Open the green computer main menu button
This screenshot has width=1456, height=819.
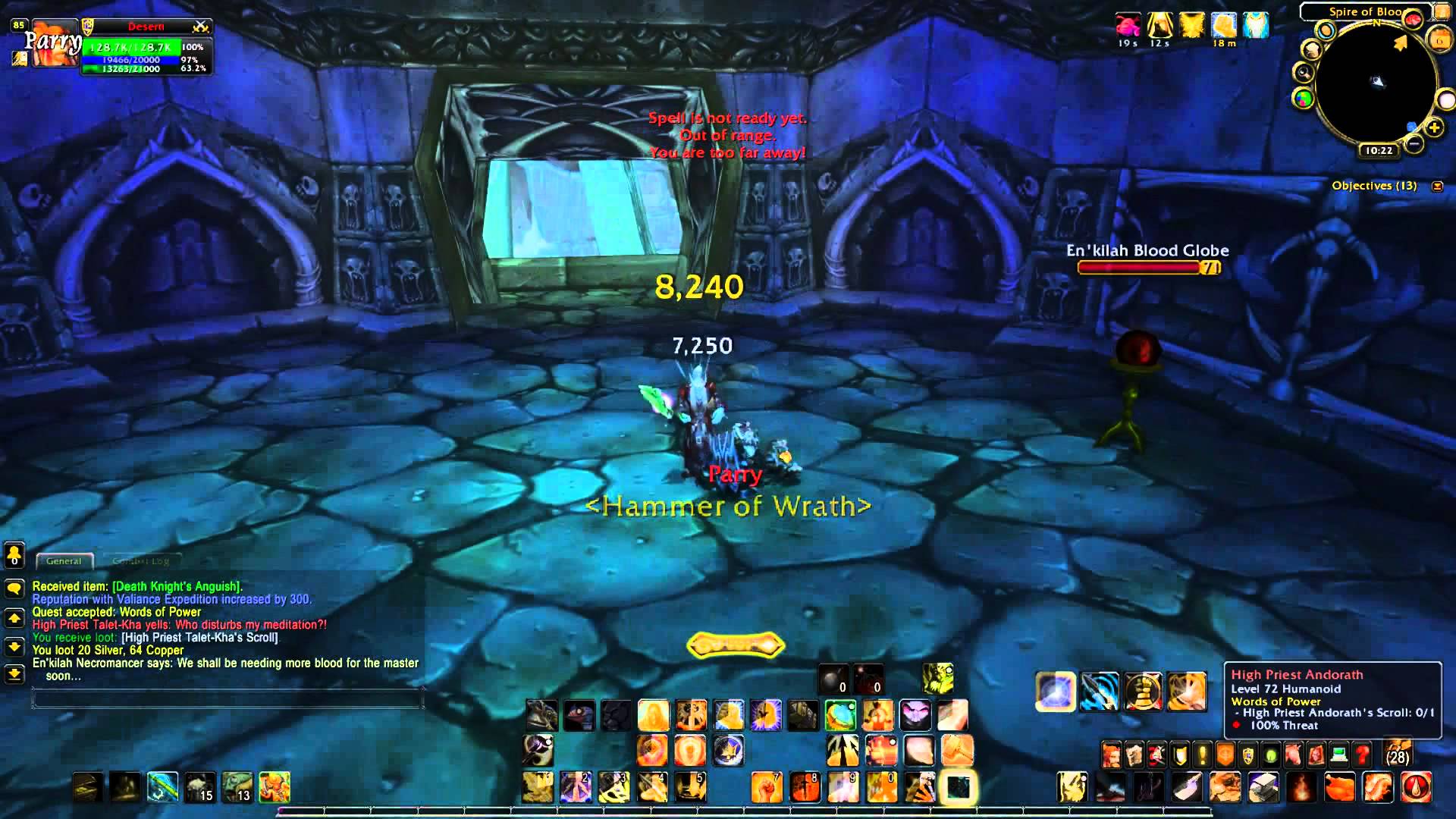pos(1339,755)
